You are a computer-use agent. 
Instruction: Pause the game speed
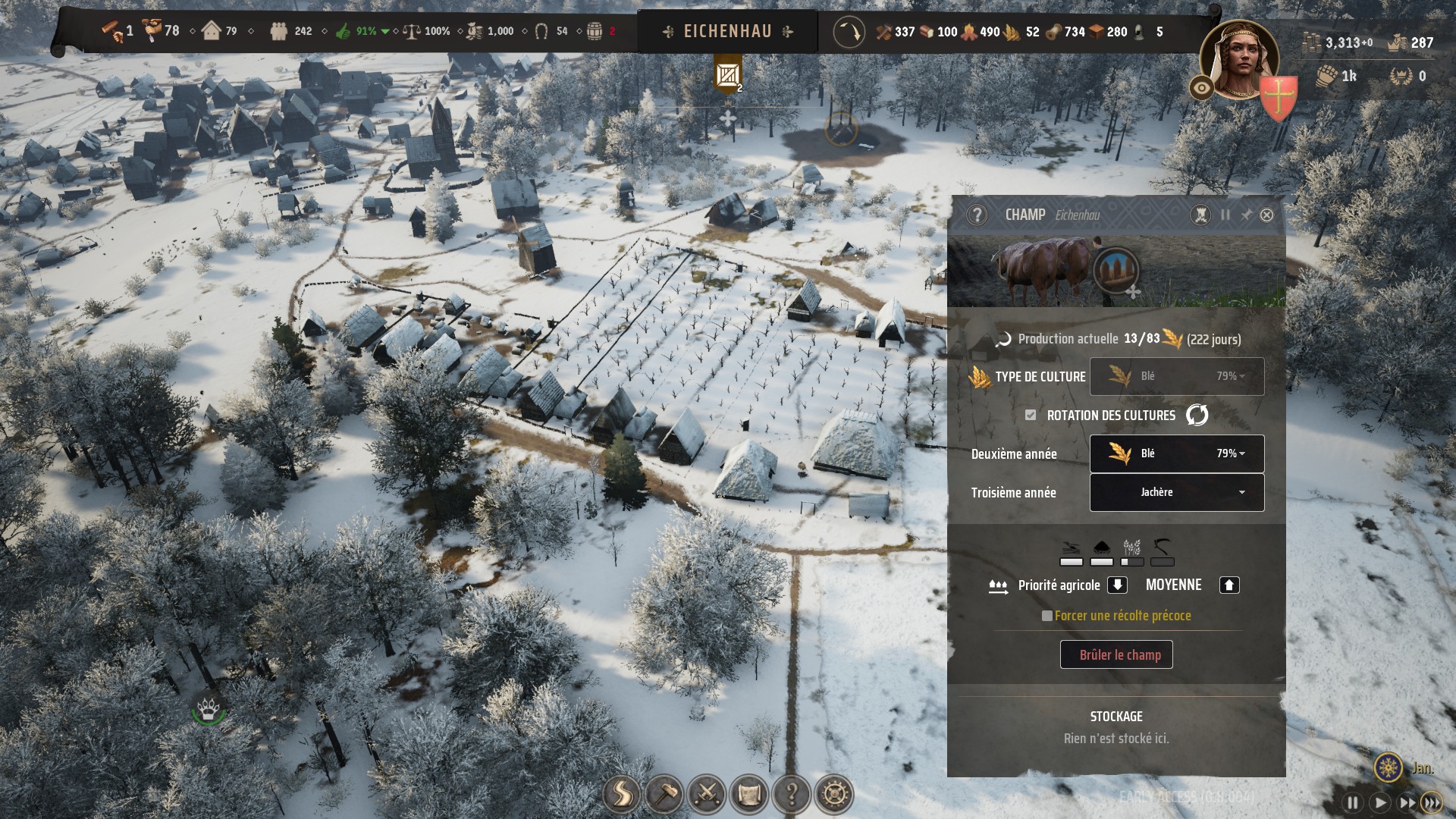[1353, 802]
